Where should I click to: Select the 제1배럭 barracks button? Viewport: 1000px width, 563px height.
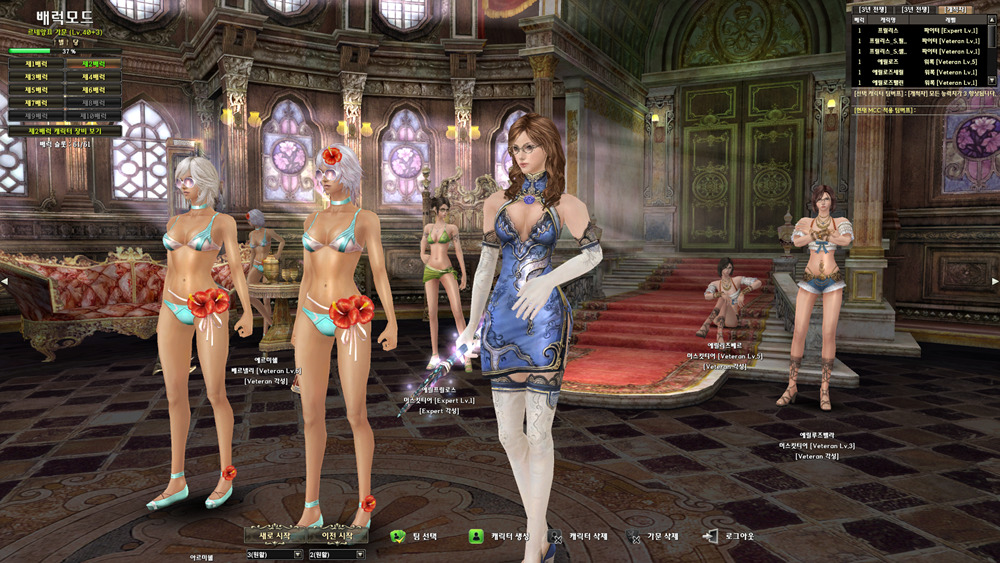click(x=36, y=64)
